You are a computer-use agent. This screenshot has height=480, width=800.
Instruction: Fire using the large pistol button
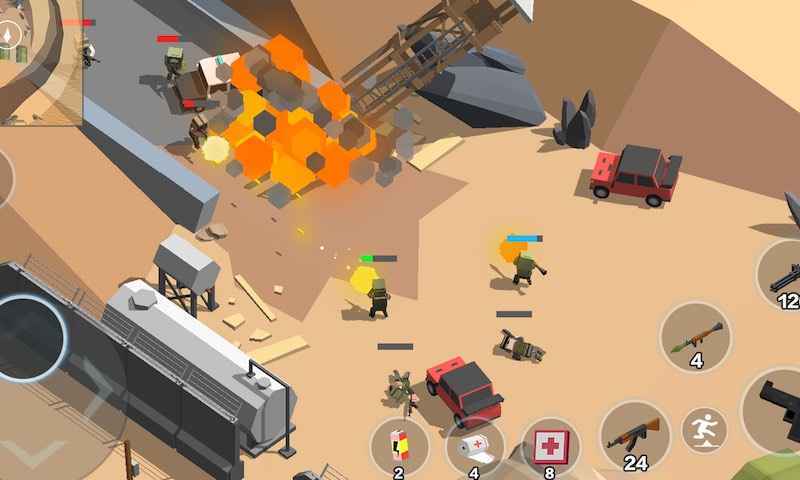click(x=778, y=408)
